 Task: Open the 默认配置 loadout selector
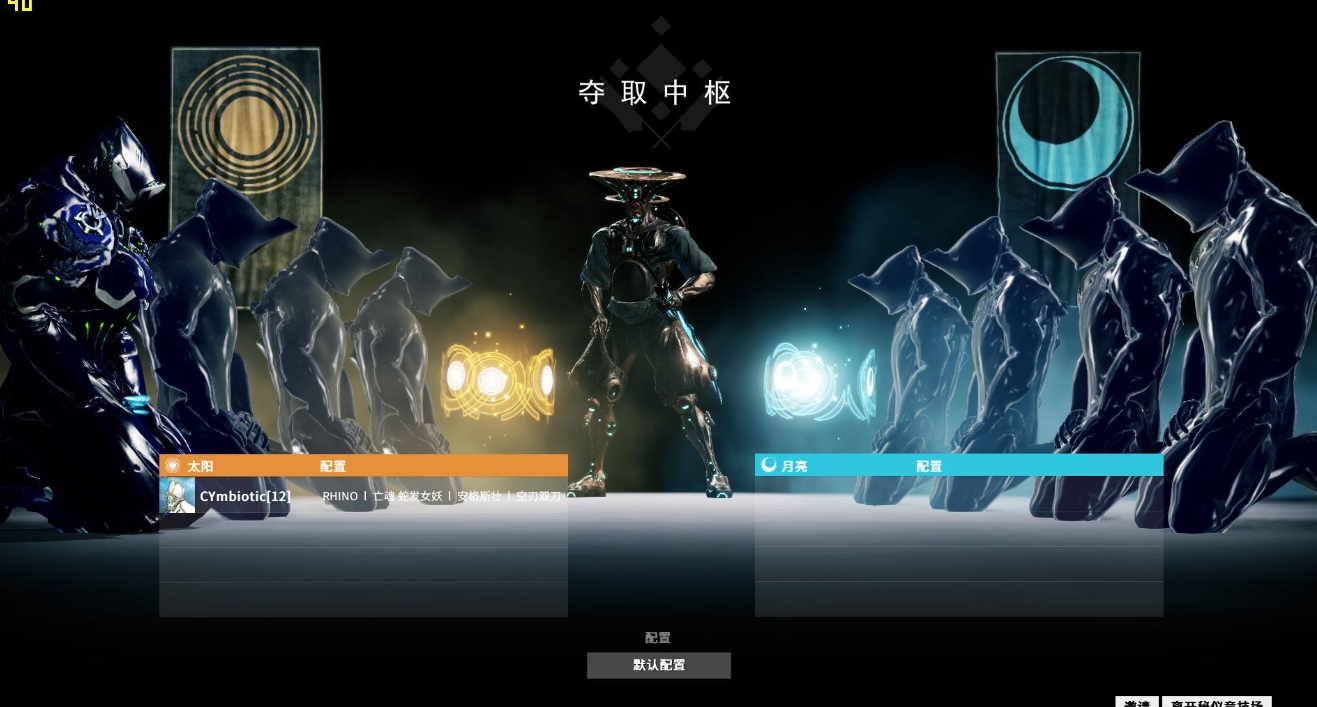(658, 665)
